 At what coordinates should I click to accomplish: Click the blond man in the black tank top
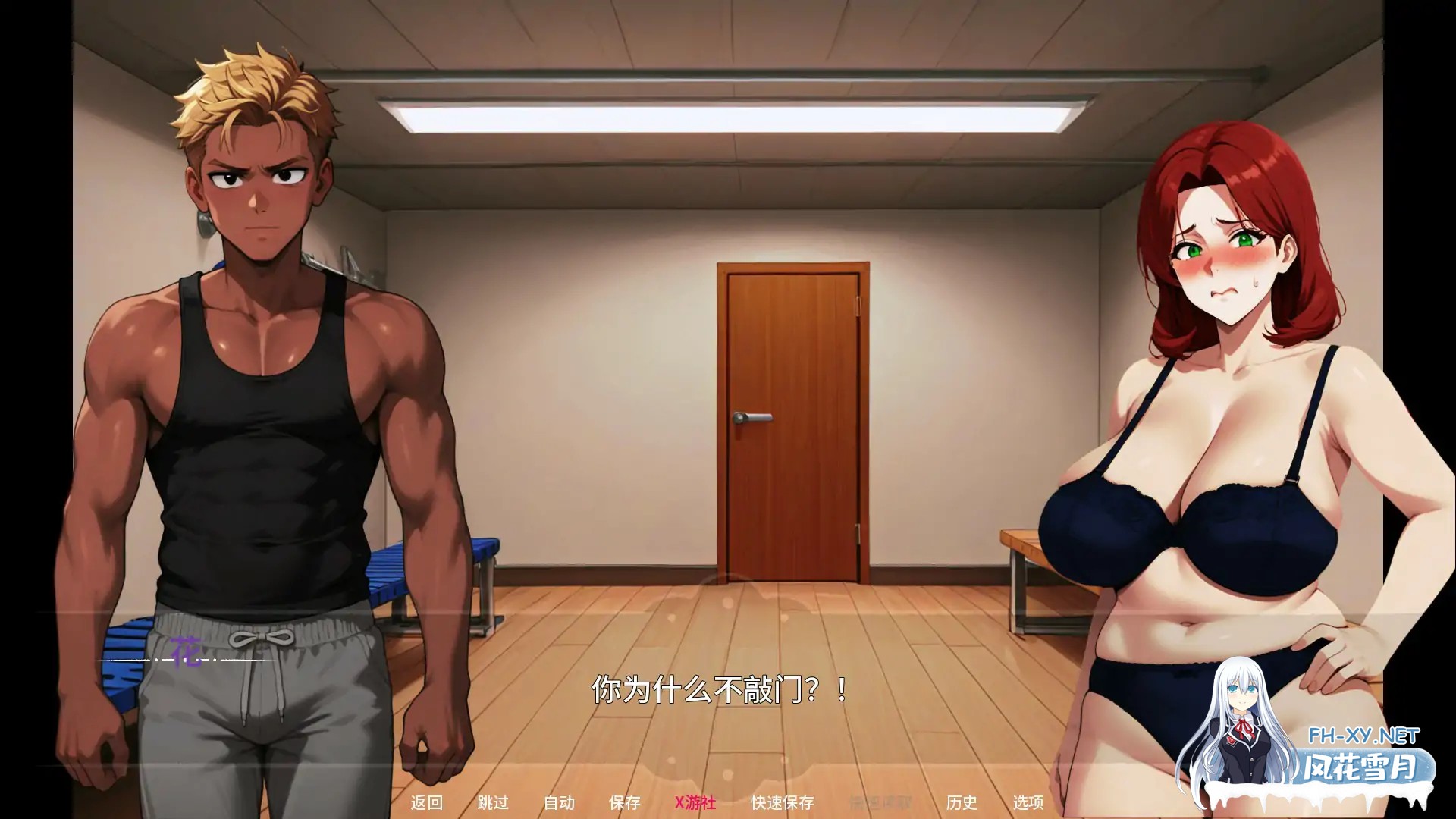pos(258,379)
